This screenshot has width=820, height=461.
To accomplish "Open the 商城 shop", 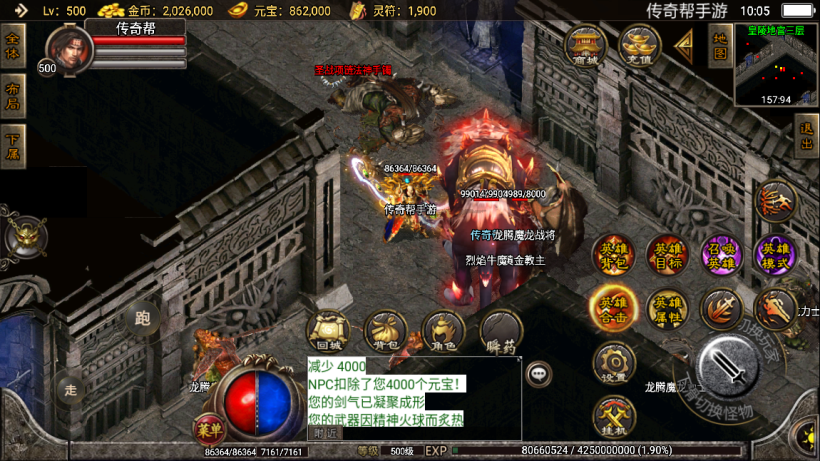I will pos(585,46).
